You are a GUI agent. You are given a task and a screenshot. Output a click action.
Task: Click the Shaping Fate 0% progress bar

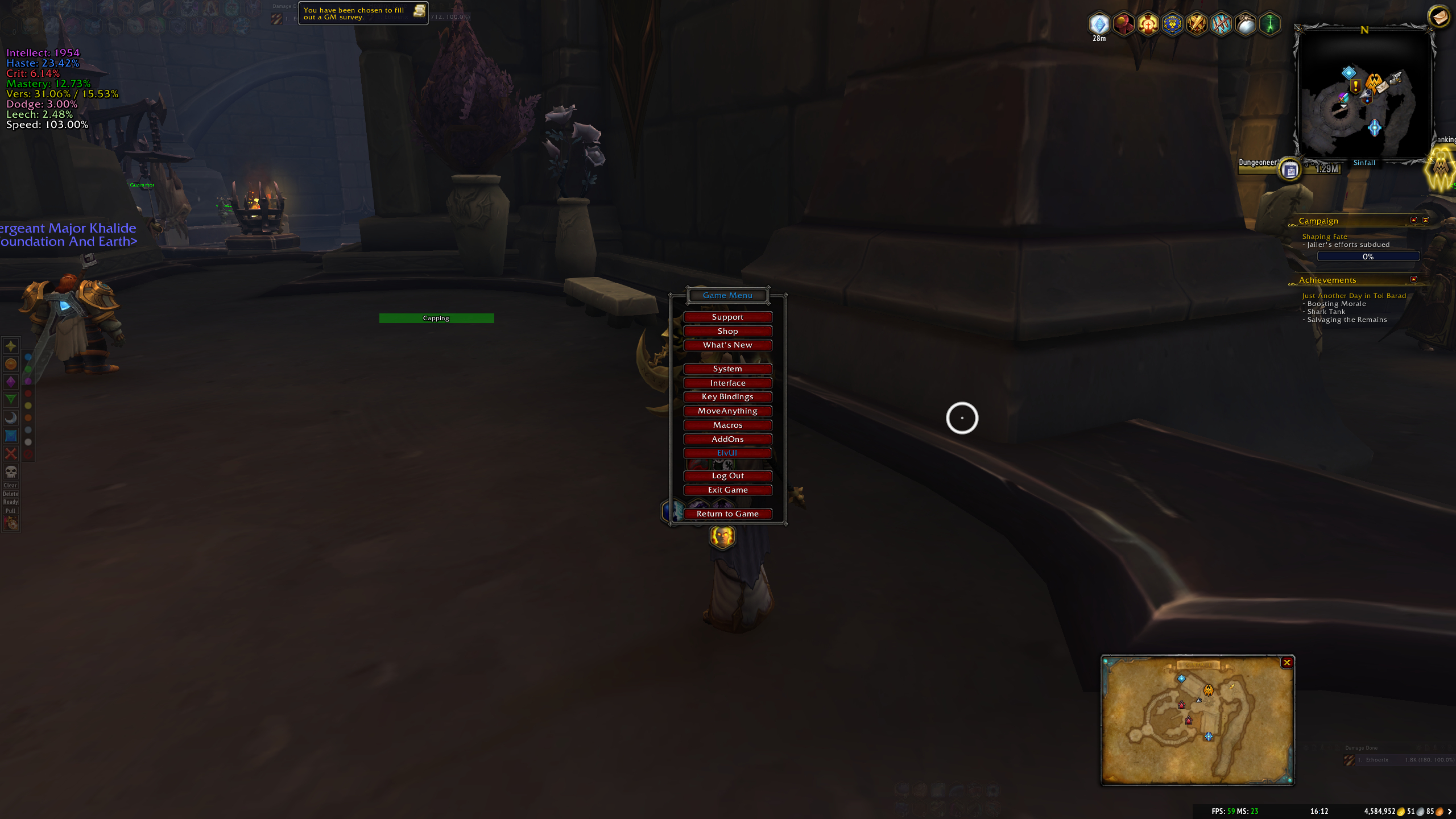tap(1368, 256)
